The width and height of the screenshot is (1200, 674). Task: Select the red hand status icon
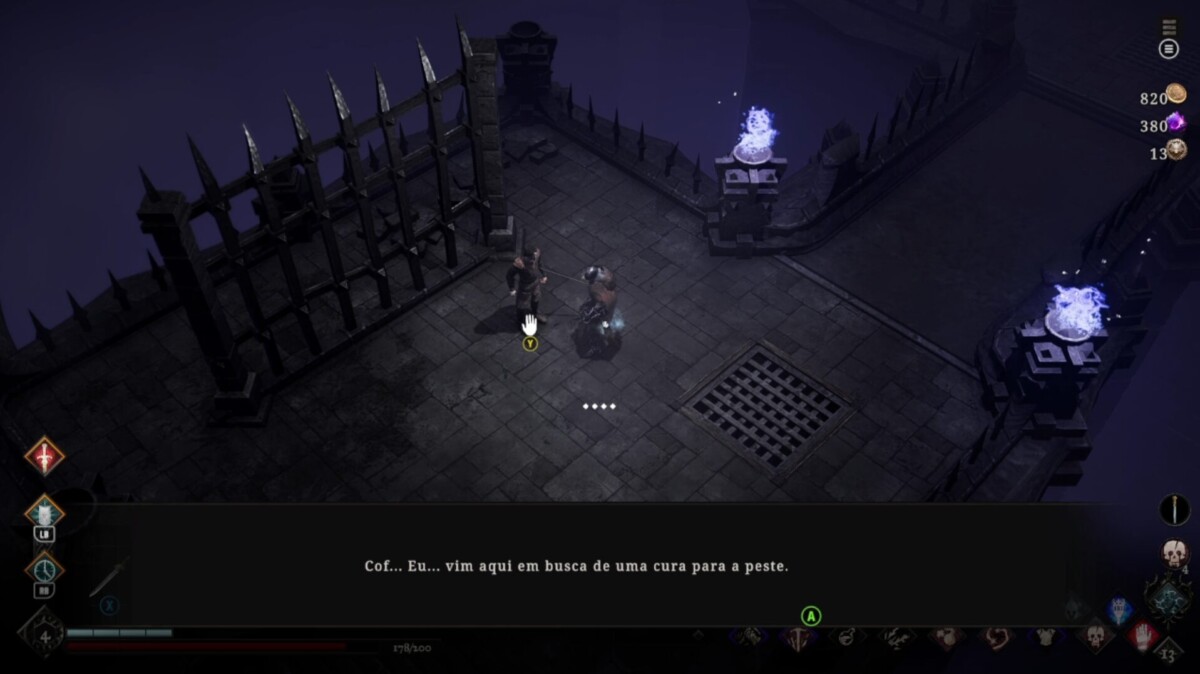coord(1143,635)
